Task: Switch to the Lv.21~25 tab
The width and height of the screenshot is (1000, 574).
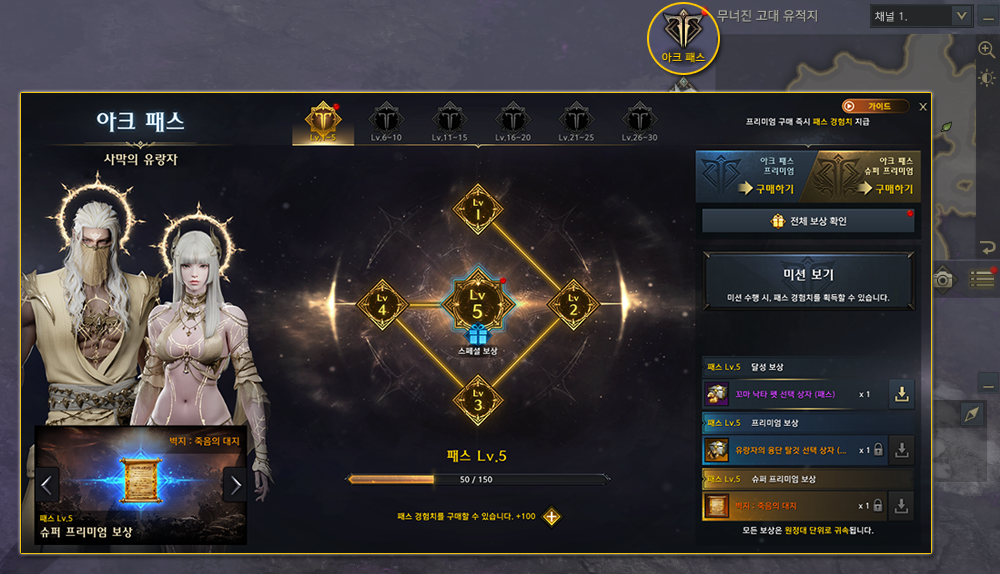Action: (x=575, y=121)
